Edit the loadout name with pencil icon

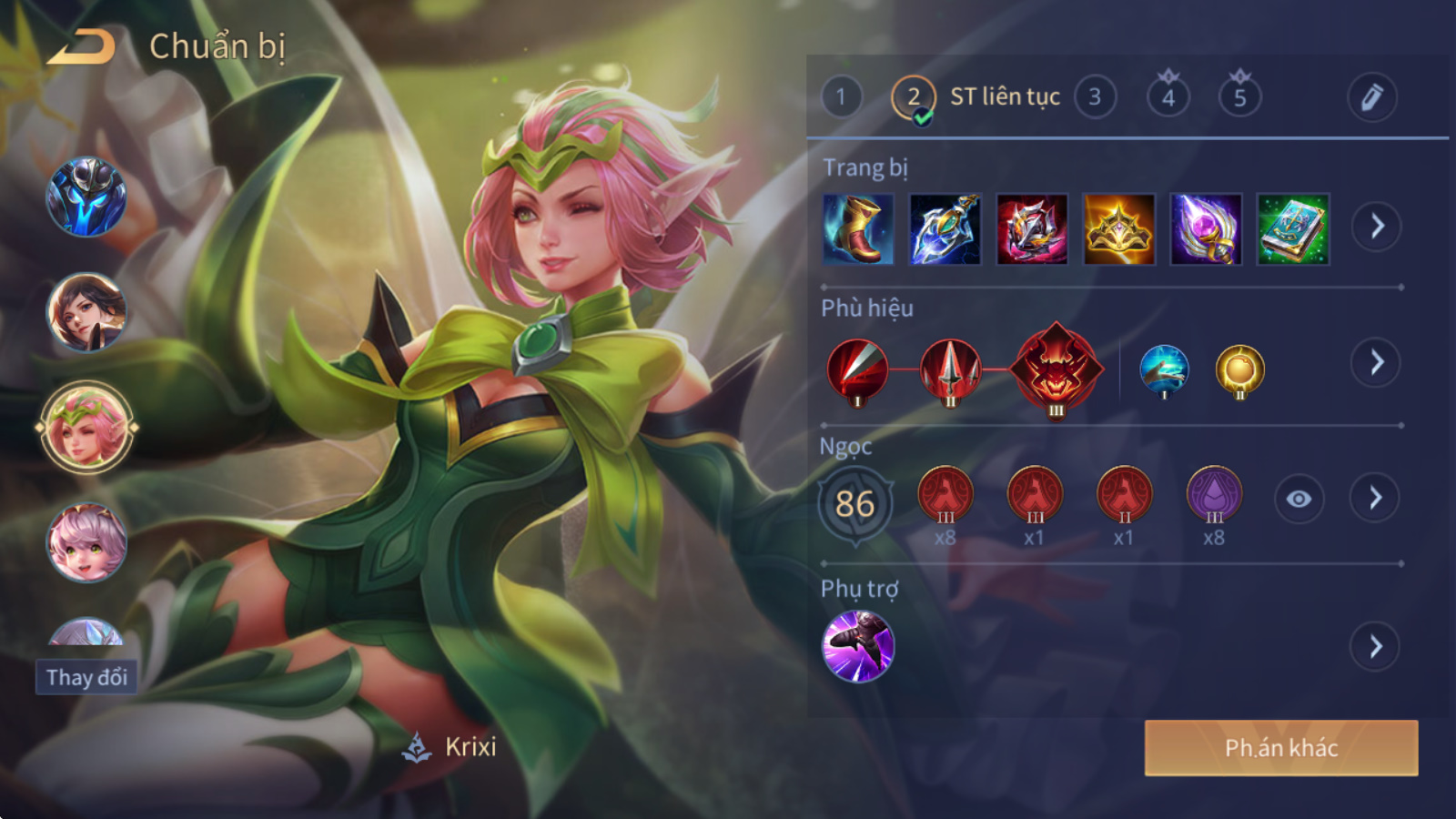click(1371, 96)
